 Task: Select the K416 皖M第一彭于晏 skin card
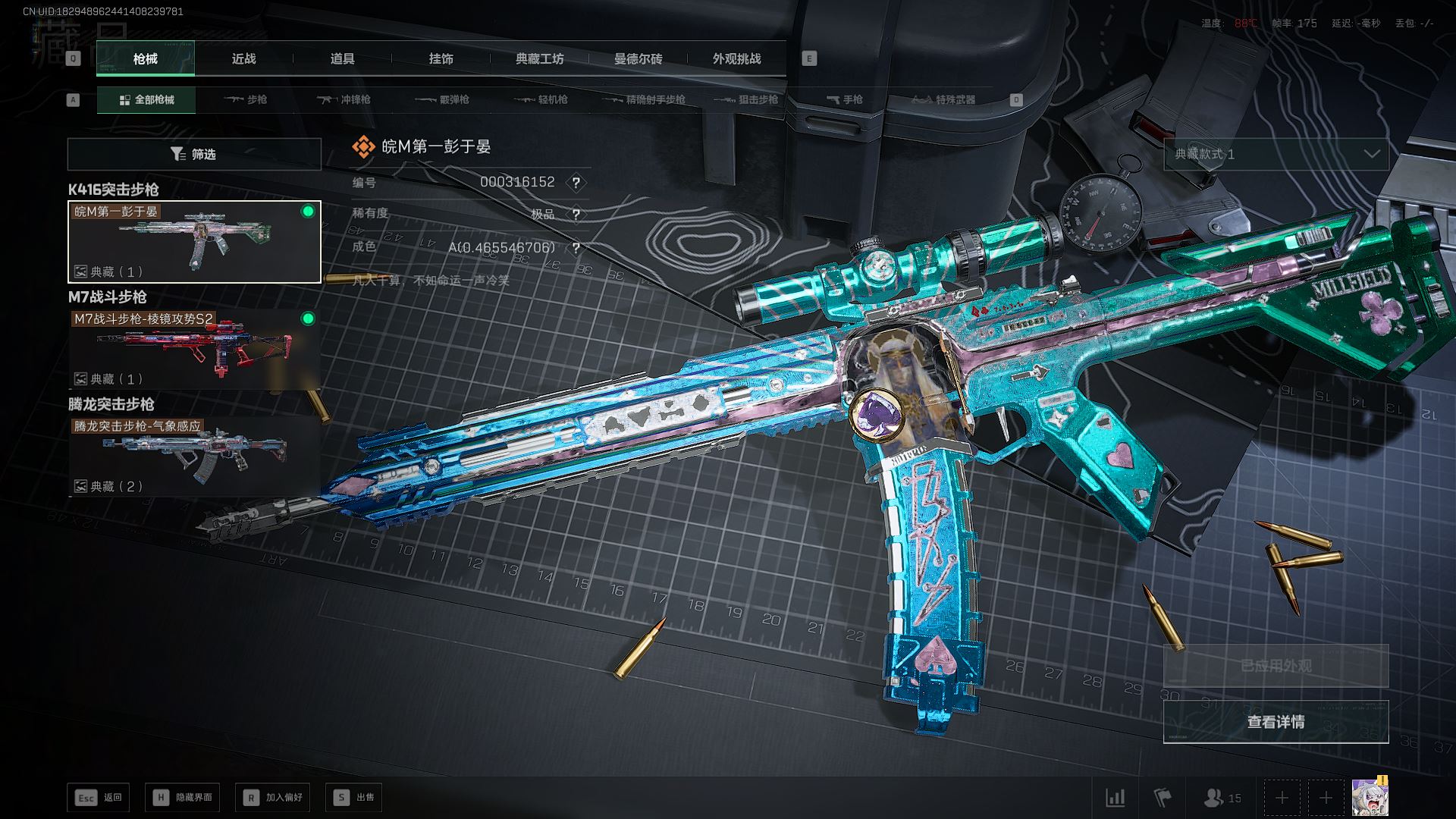(x=194, y=242)
